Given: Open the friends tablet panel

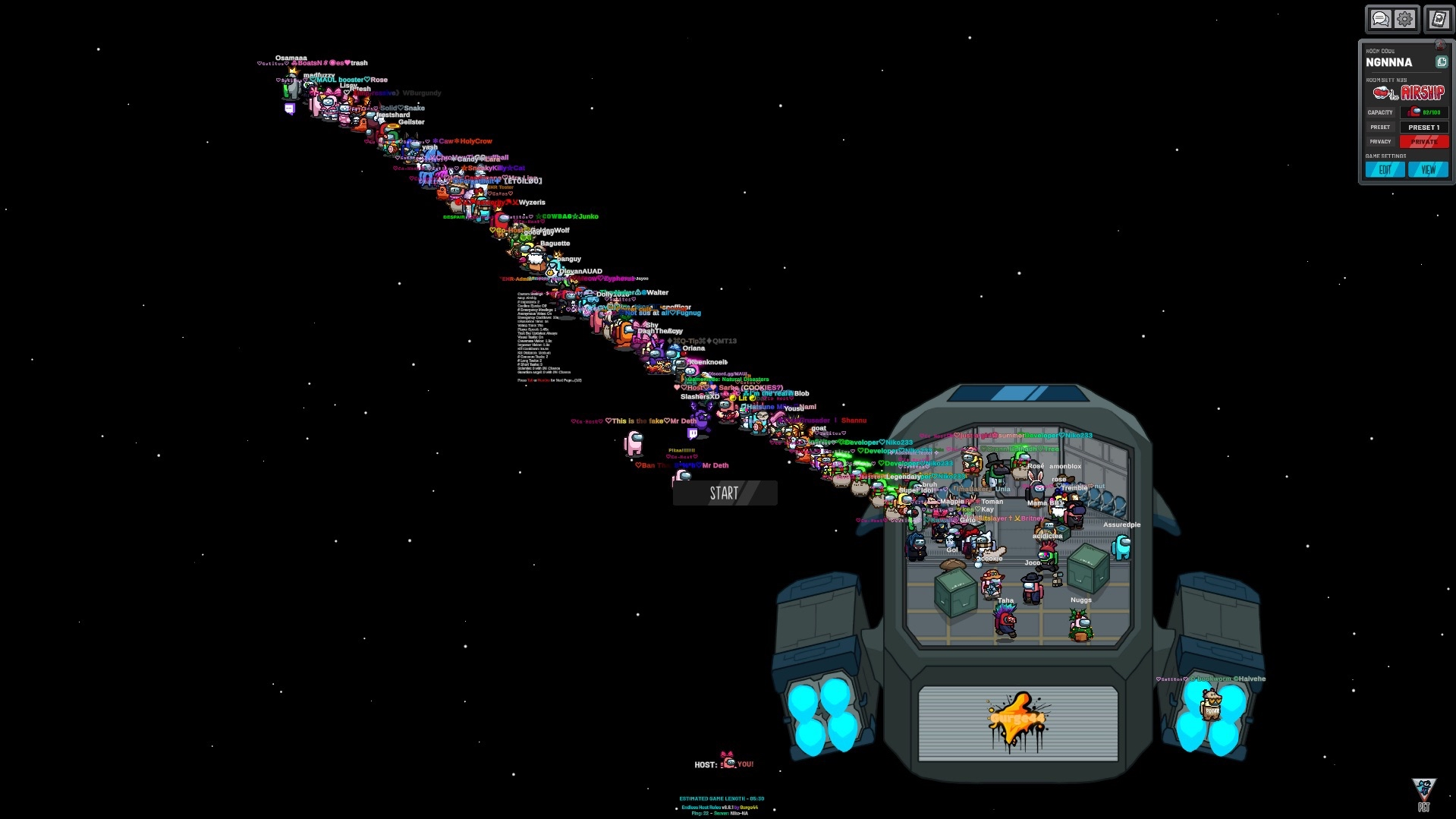Looking at the screenshot, I should [1438, 19].
